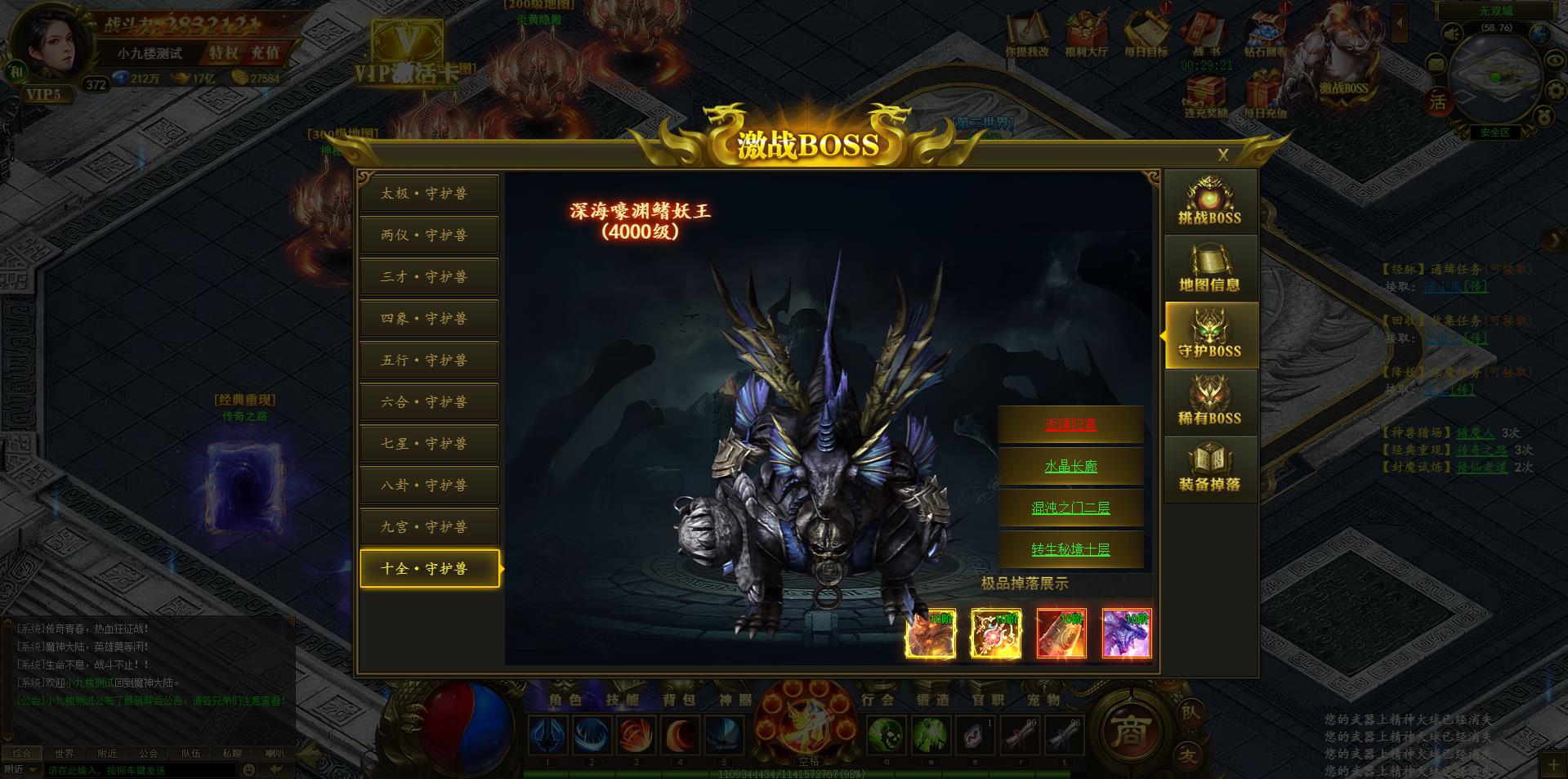Show the 装备掉落 tab
1568x779 pixels.
point(1209,468)
